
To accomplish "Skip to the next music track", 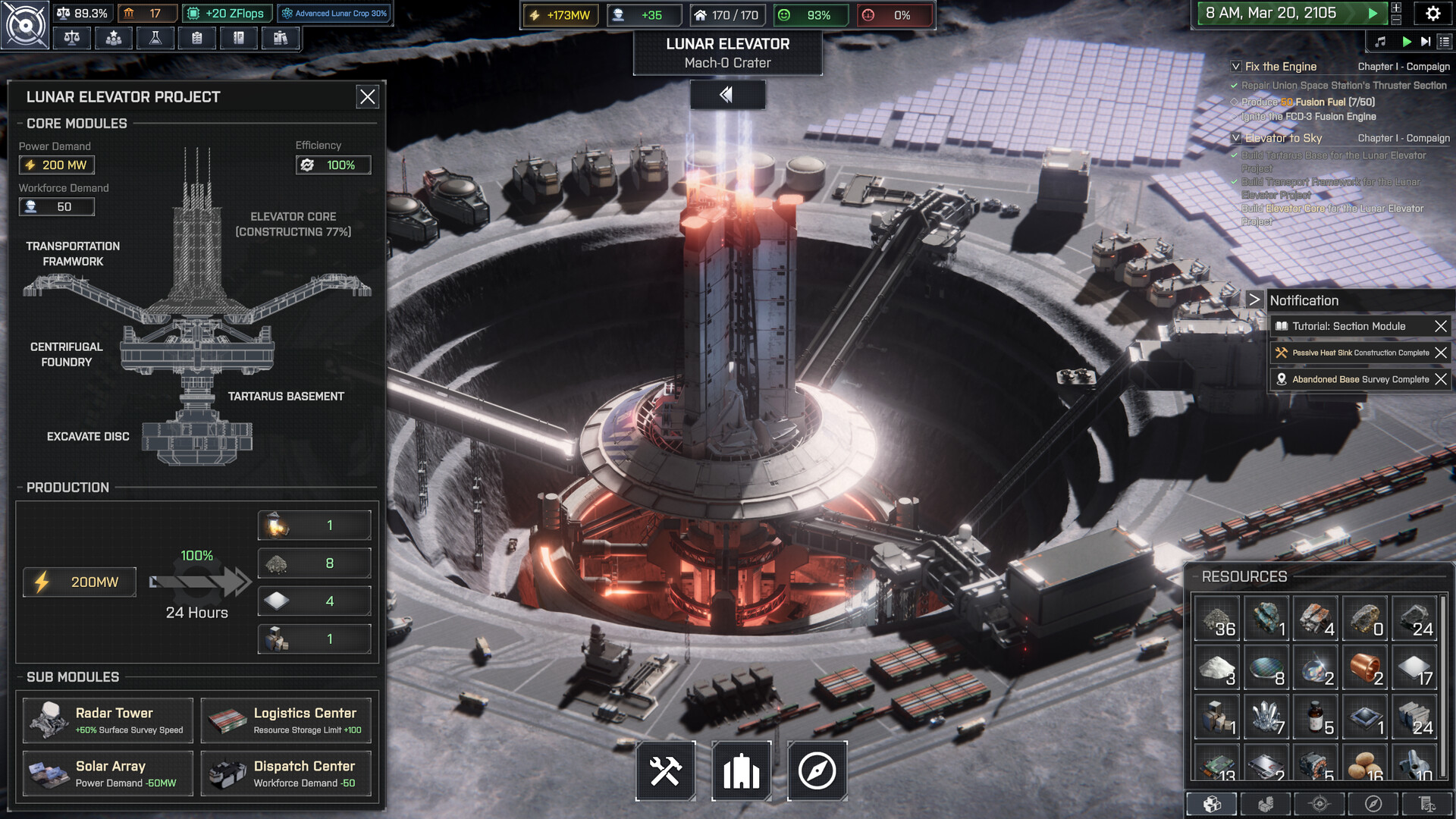I will pos(1426,42).
